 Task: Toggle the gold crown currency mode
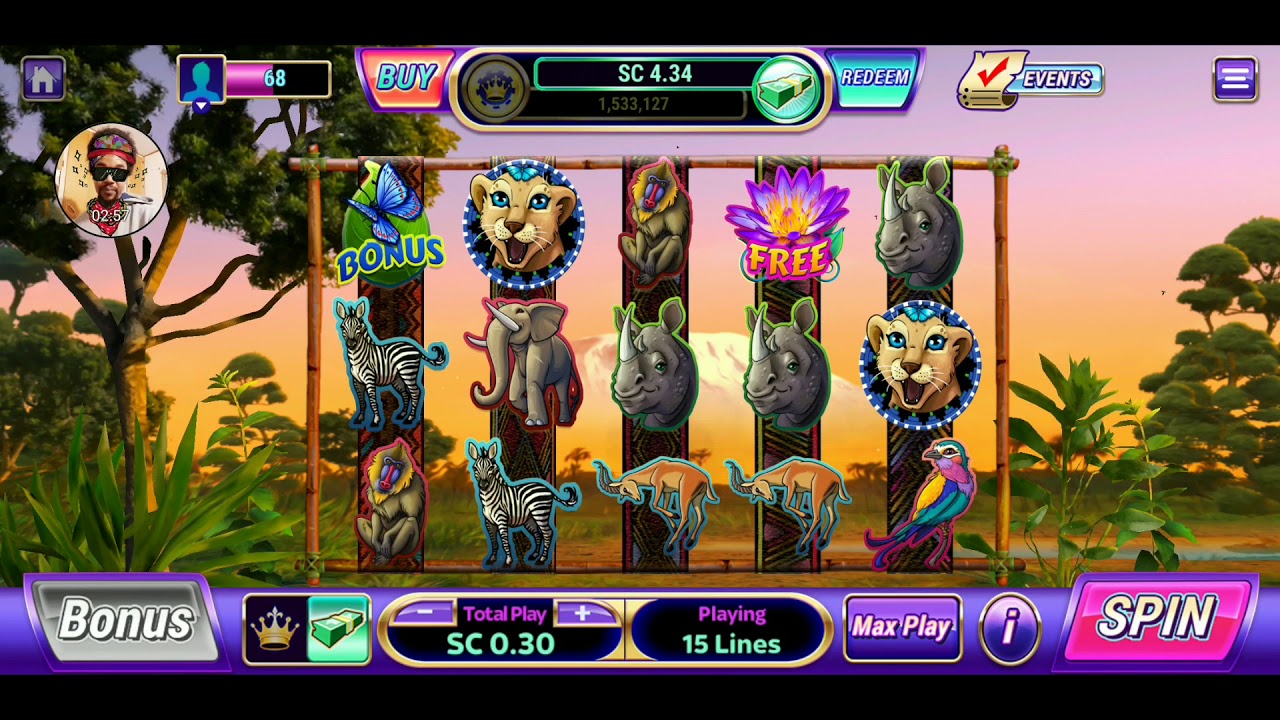point(277,626)
